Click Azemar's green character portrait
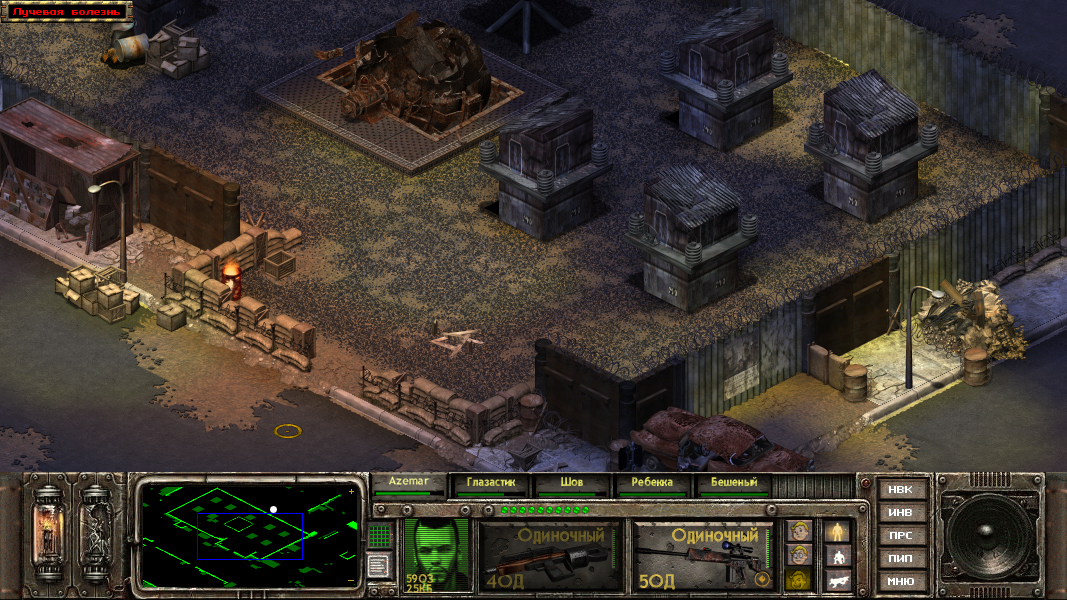1067x600 pixels. (x=437, y=552)
